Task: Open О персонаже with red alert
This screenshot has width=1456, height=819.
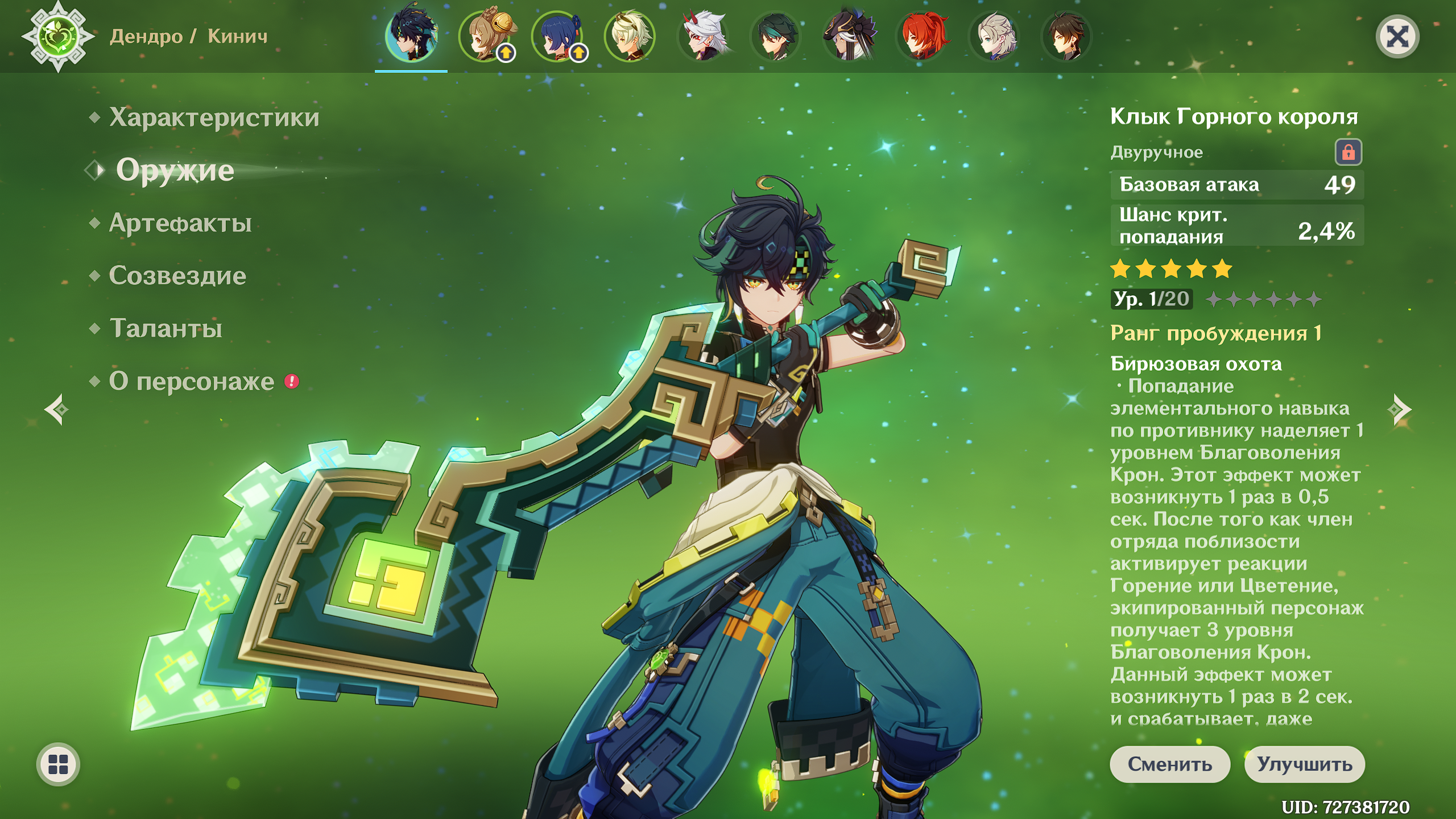Action: [x=192, y=382]
